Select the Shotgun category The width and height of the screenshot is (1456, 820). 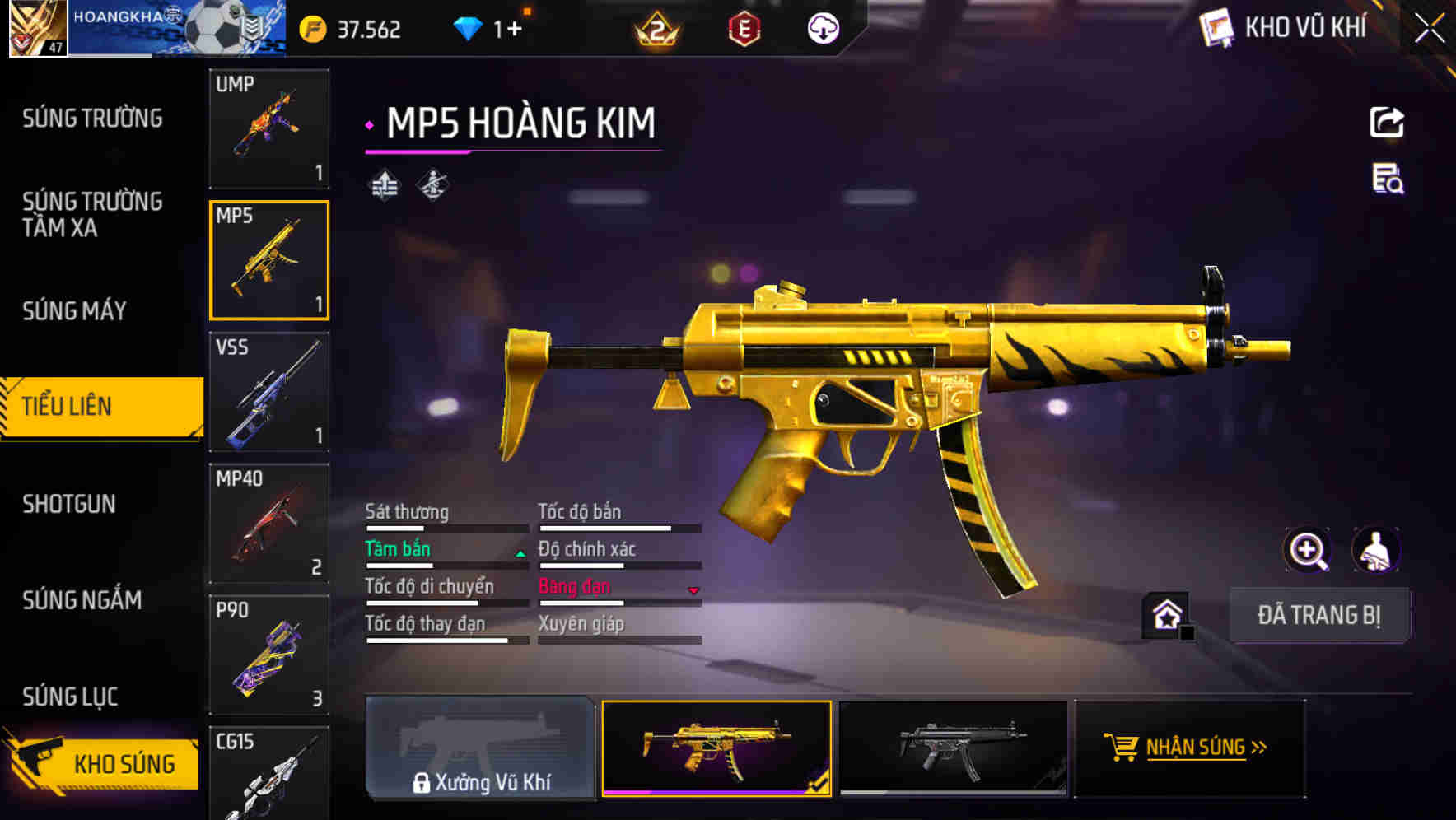[69, 504]
